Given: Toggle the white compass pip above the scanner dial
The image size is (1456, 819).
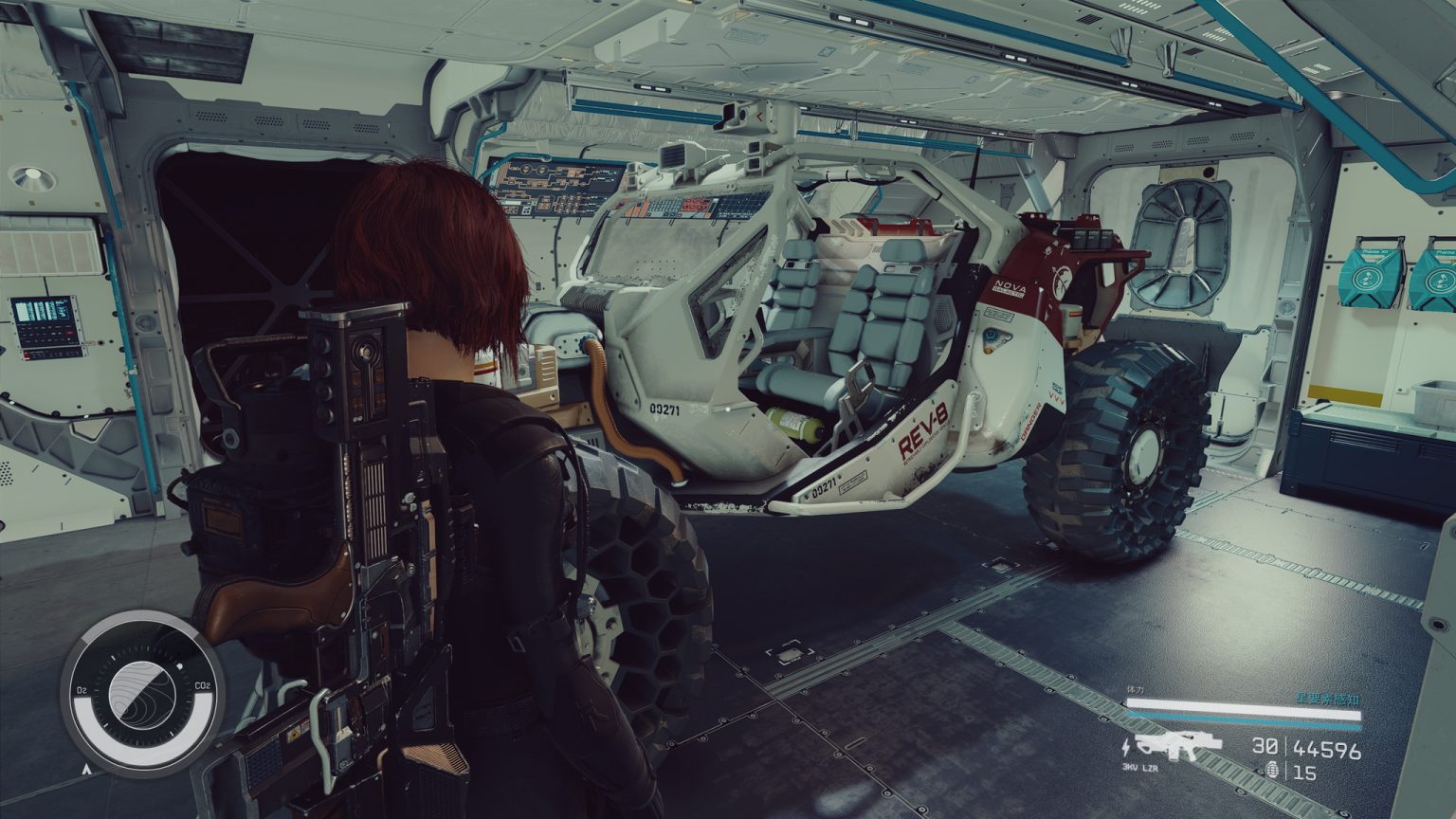Looking at the screenshot, I should tap(180, 666).
